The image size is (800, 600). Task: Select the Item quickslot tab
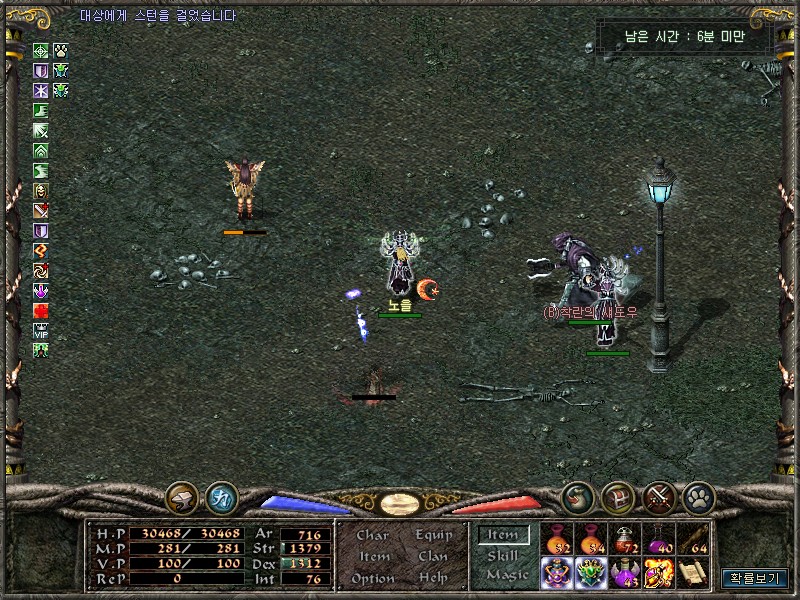pos(502,535)
